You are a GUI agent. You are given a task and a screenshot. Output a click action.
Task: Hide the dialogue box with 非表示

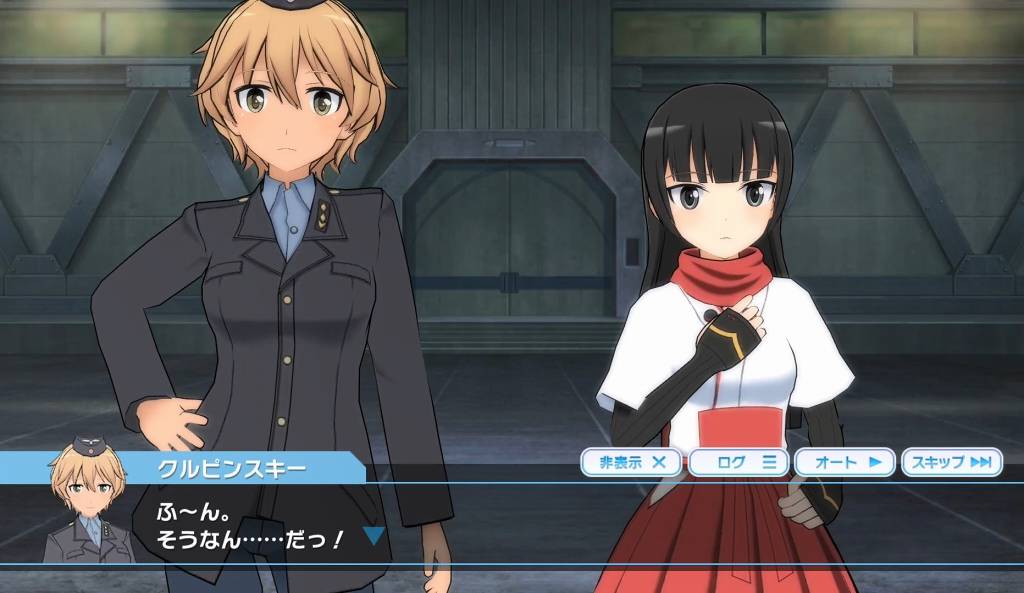(632, 462)
